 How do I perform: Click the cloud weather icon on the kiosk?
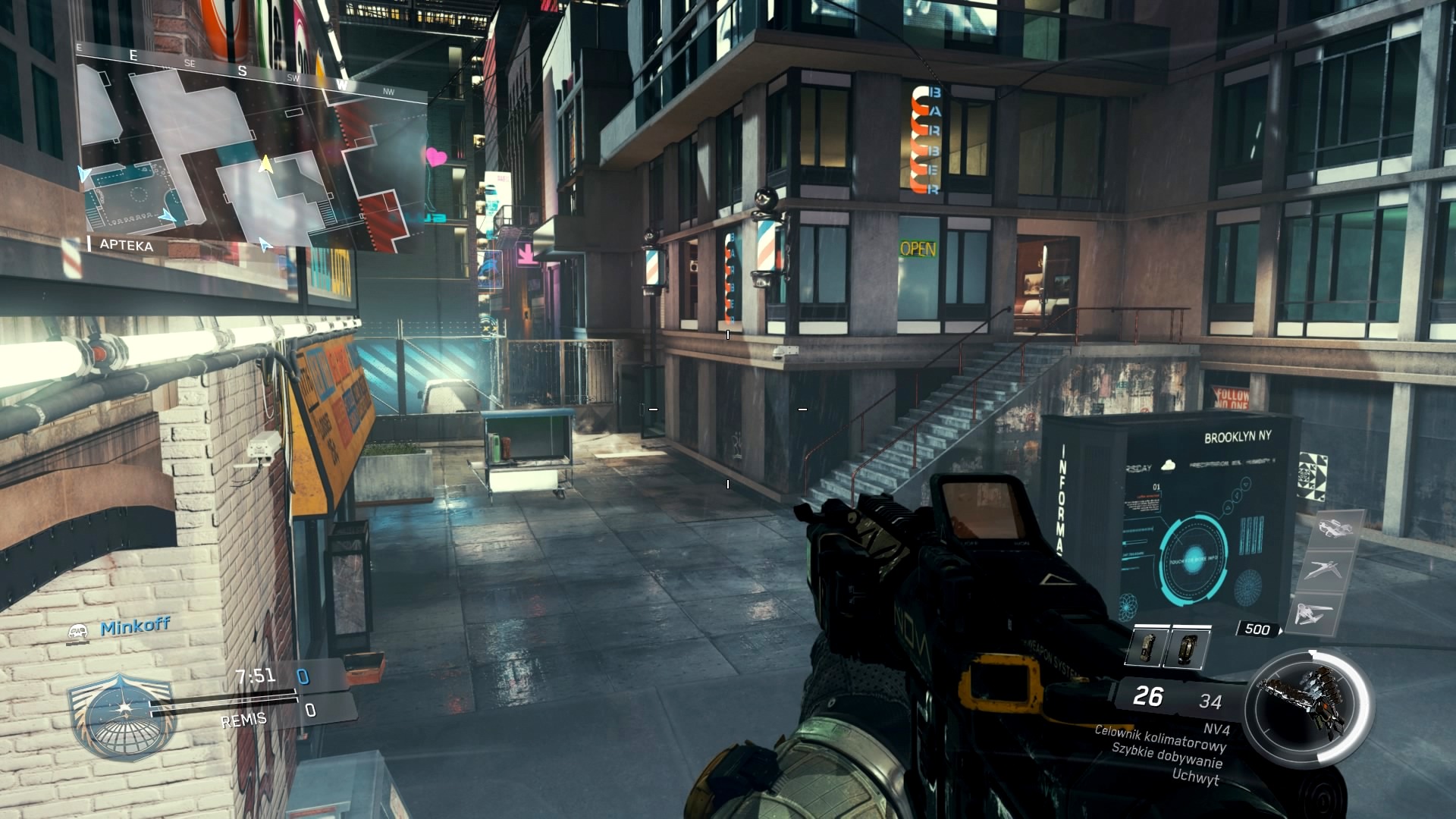(x=1169, y=465)
